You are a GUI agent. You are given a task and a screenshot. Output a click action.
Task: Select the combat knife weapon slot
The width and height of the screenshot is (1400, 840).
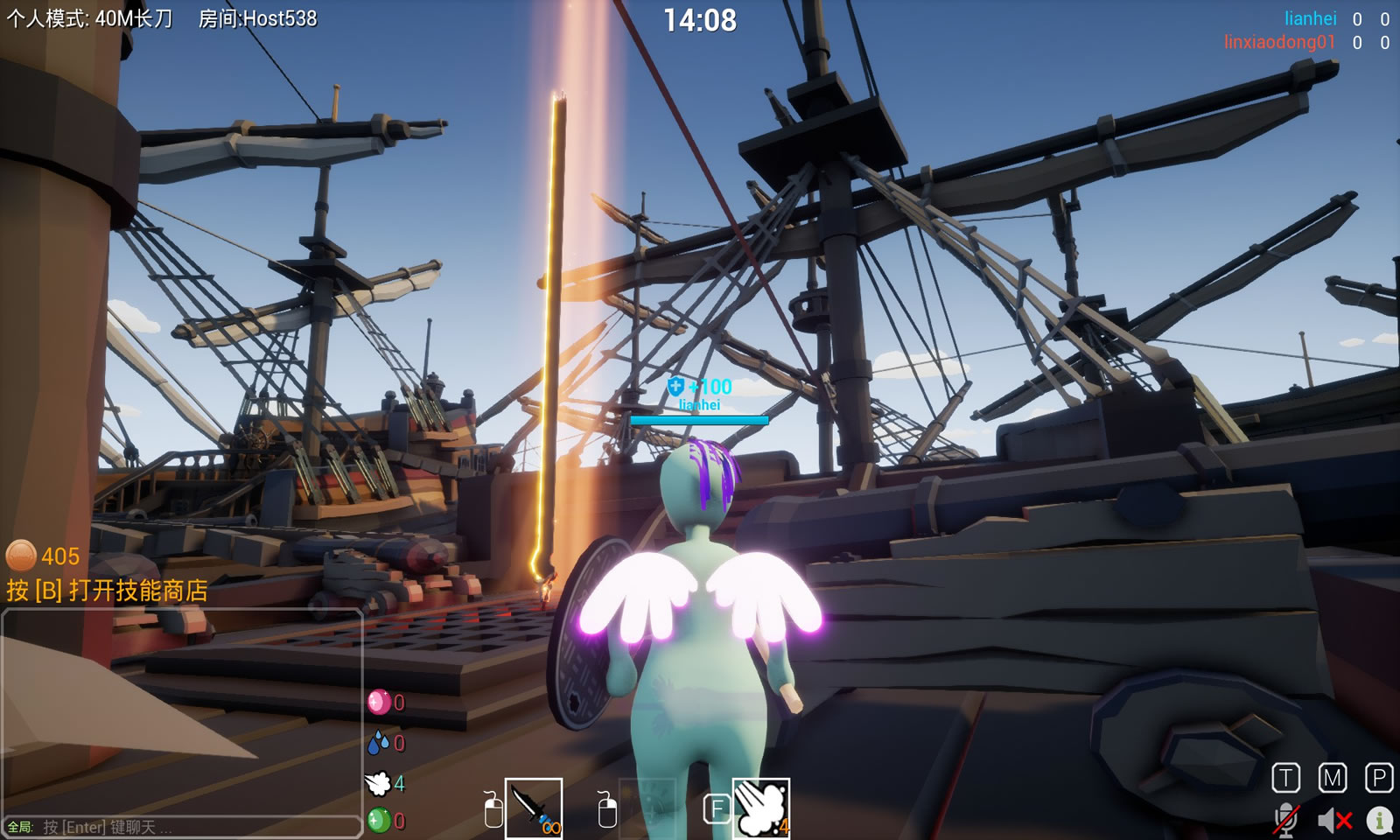click(x=534, y=808)
